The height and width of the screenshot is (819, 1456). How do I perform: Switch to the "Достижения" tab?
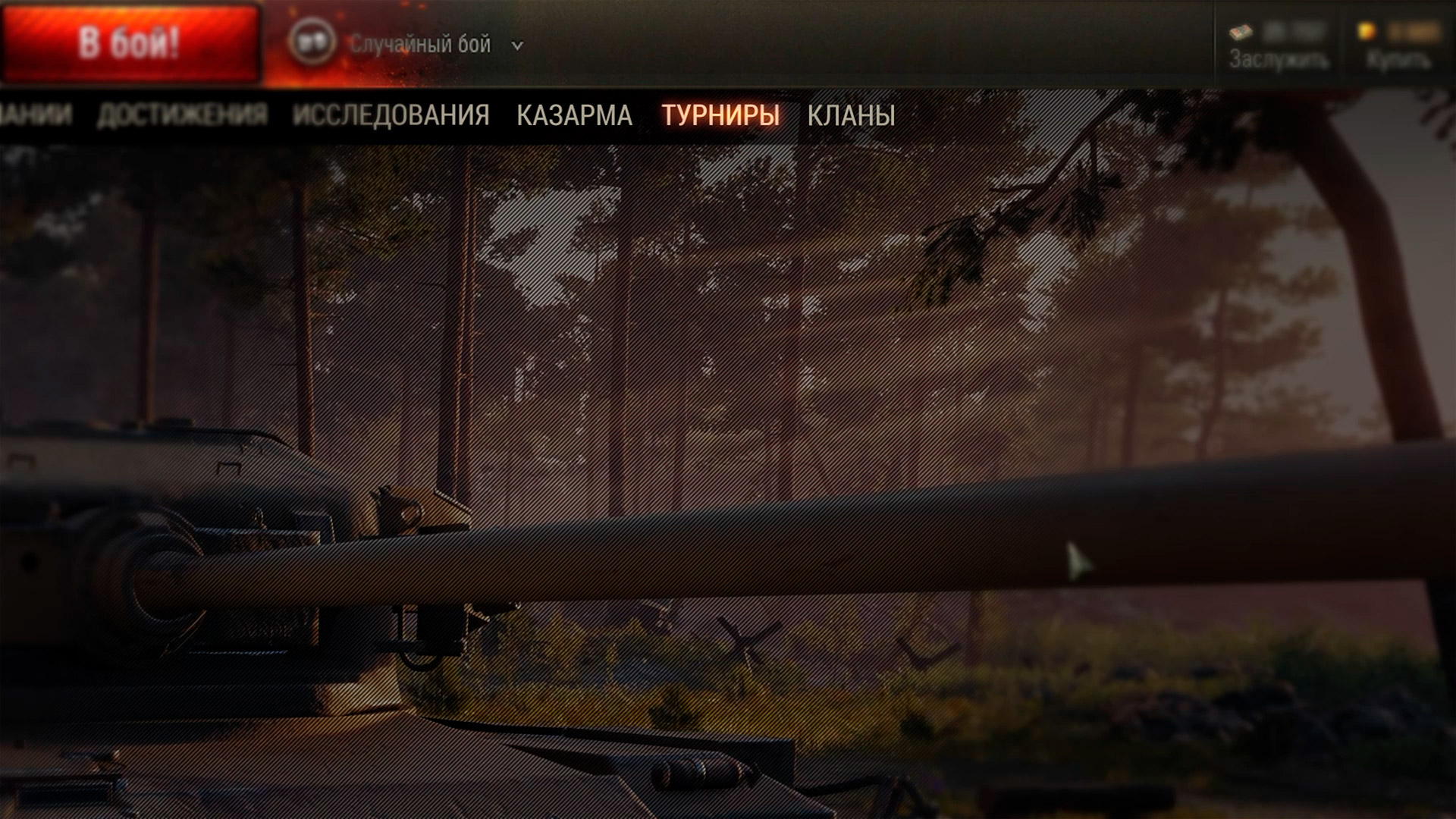click(182, 115)
